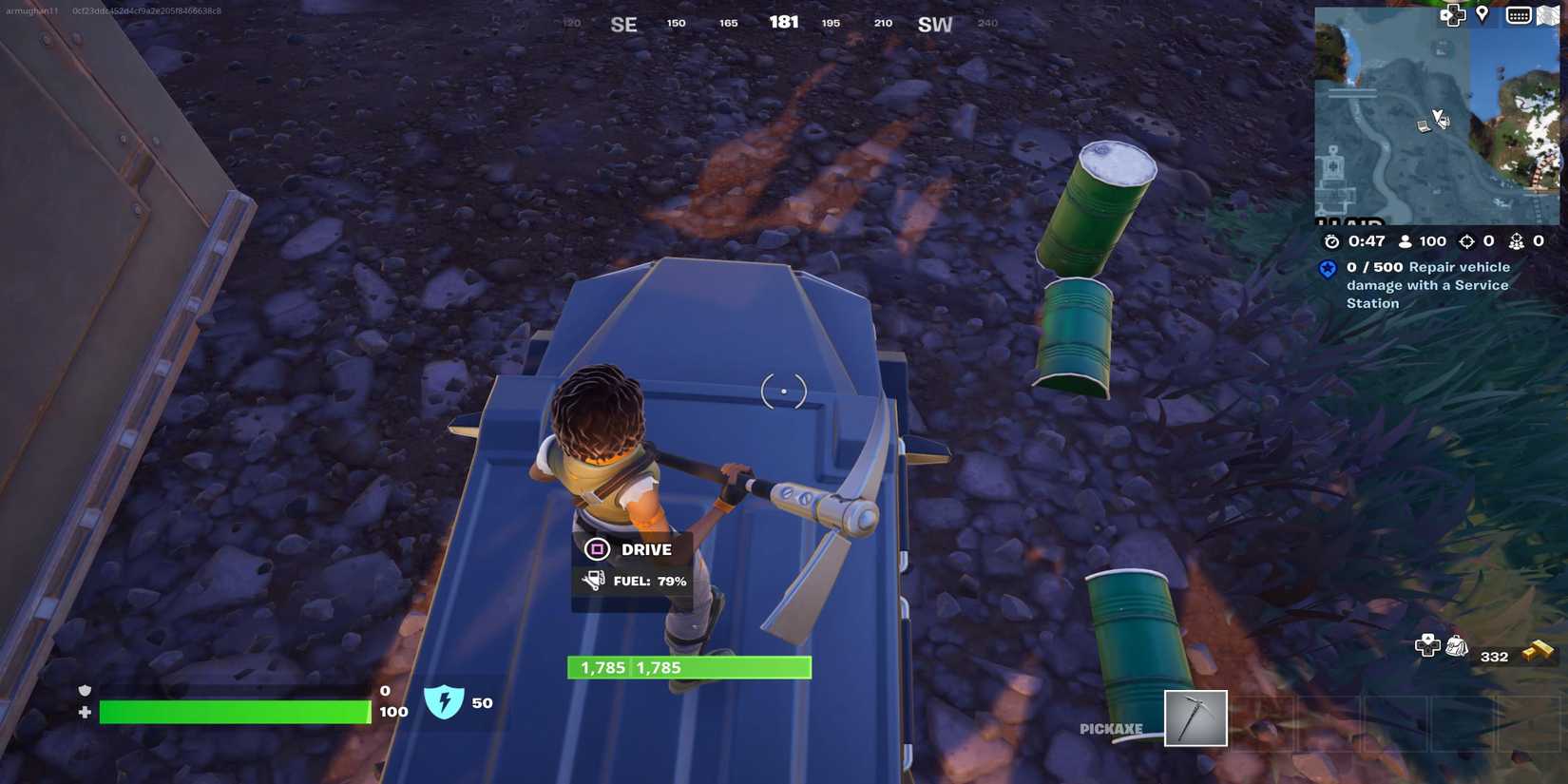The width and height of the screenshot is (1568, 784).
Task: Click the D-pad controller icon above the minimap
Action: (1452, 15)
